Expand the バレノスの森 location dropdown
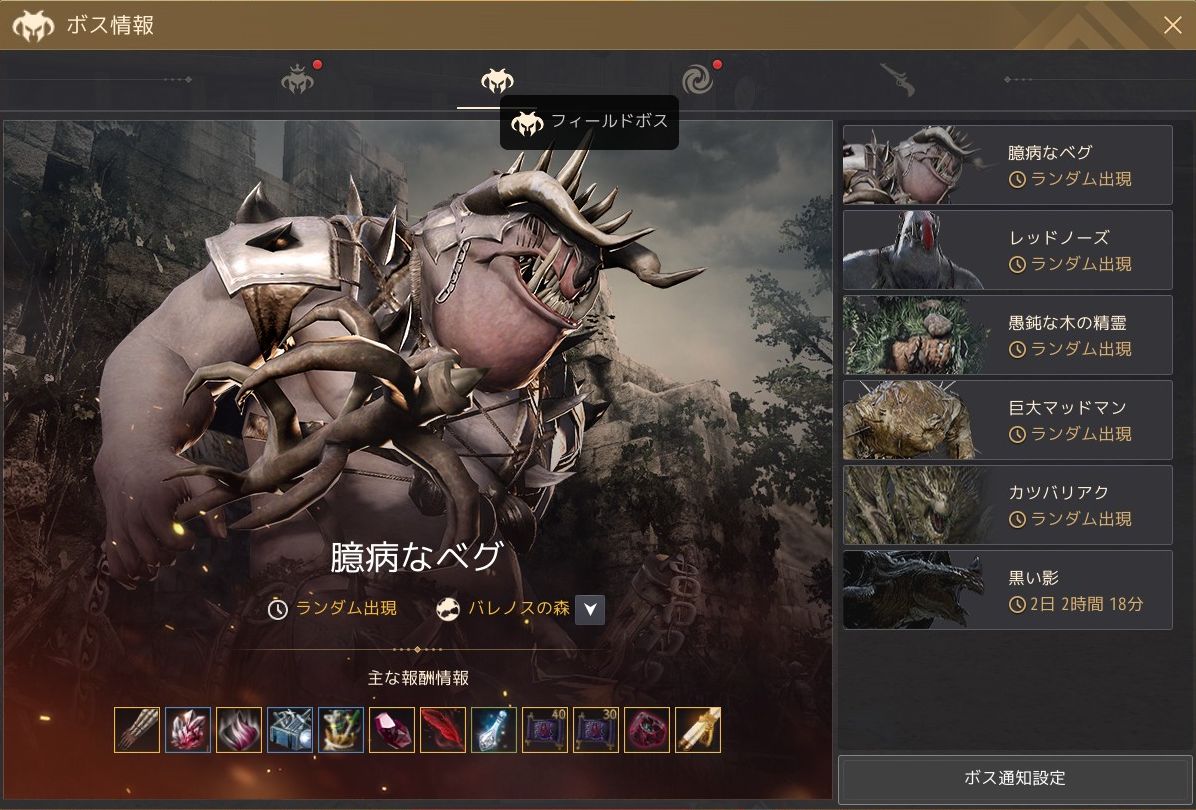The height and width of the screenshot is (810, 1196). [x=590, y=609]
